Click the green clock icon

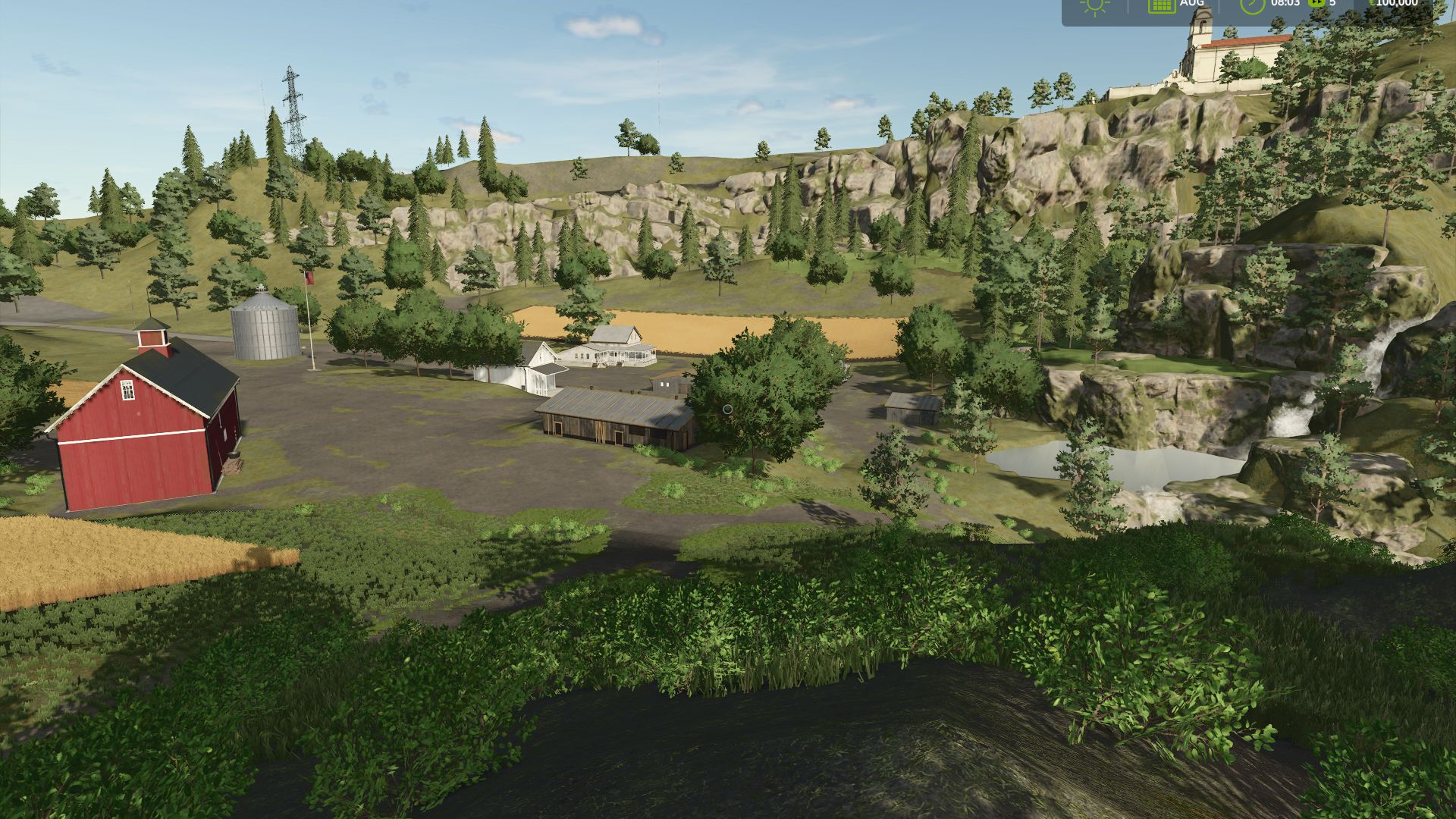1252,5
